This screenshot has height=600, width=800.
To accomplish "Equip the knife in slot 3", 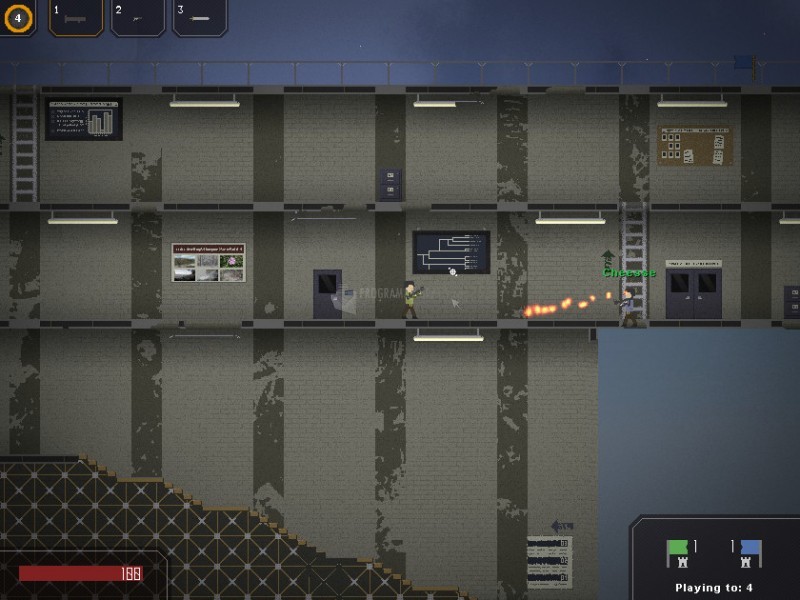I will coord(200,17).
